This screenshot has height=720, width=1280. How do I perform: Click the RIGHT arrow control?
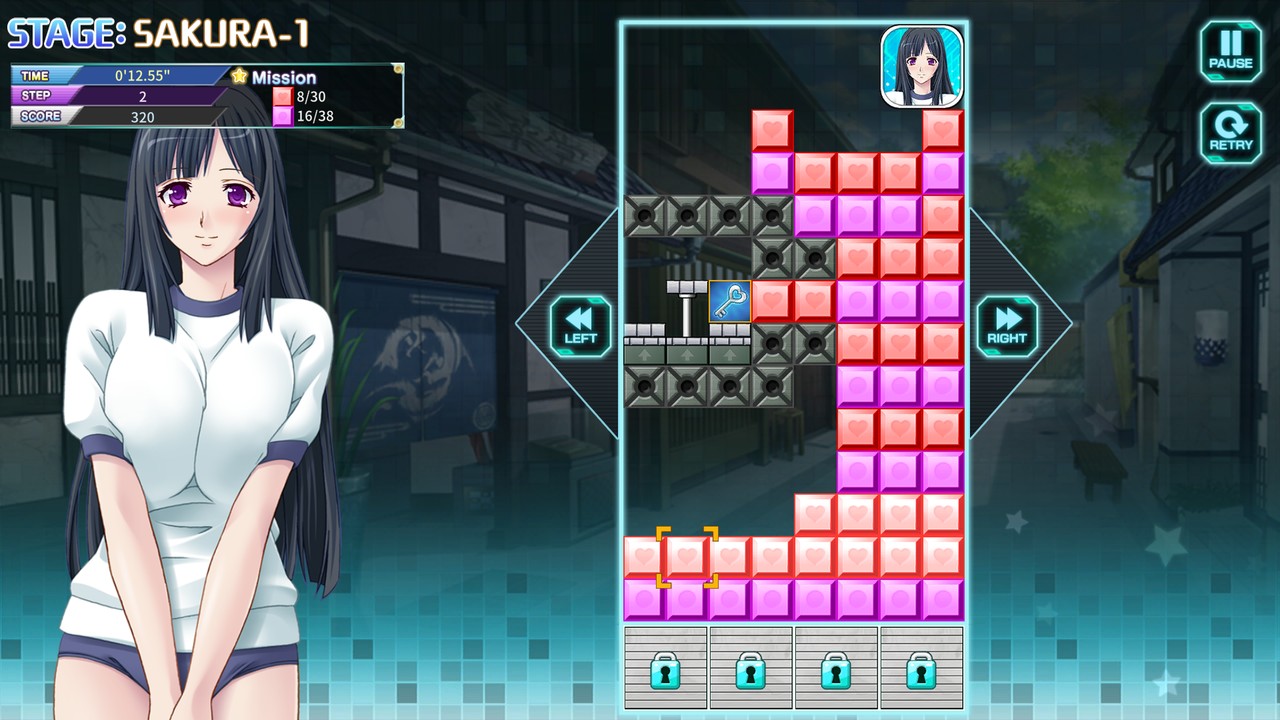tap(1006, 325)
